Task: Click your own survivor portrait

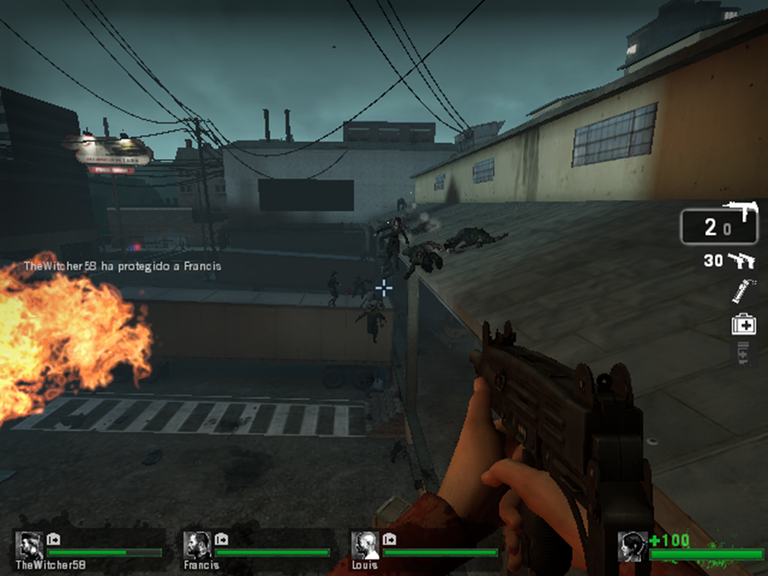Action: [631, 546]
